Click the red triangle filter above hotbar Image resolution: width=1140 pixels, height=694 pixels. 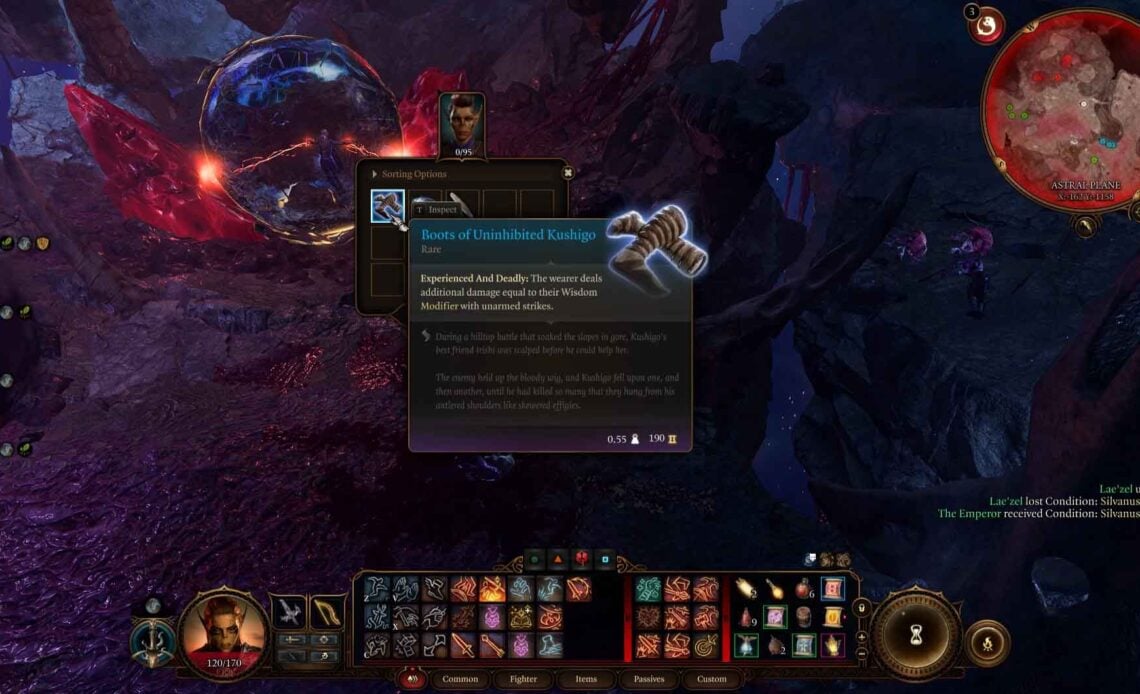click(x=557, y=560)
